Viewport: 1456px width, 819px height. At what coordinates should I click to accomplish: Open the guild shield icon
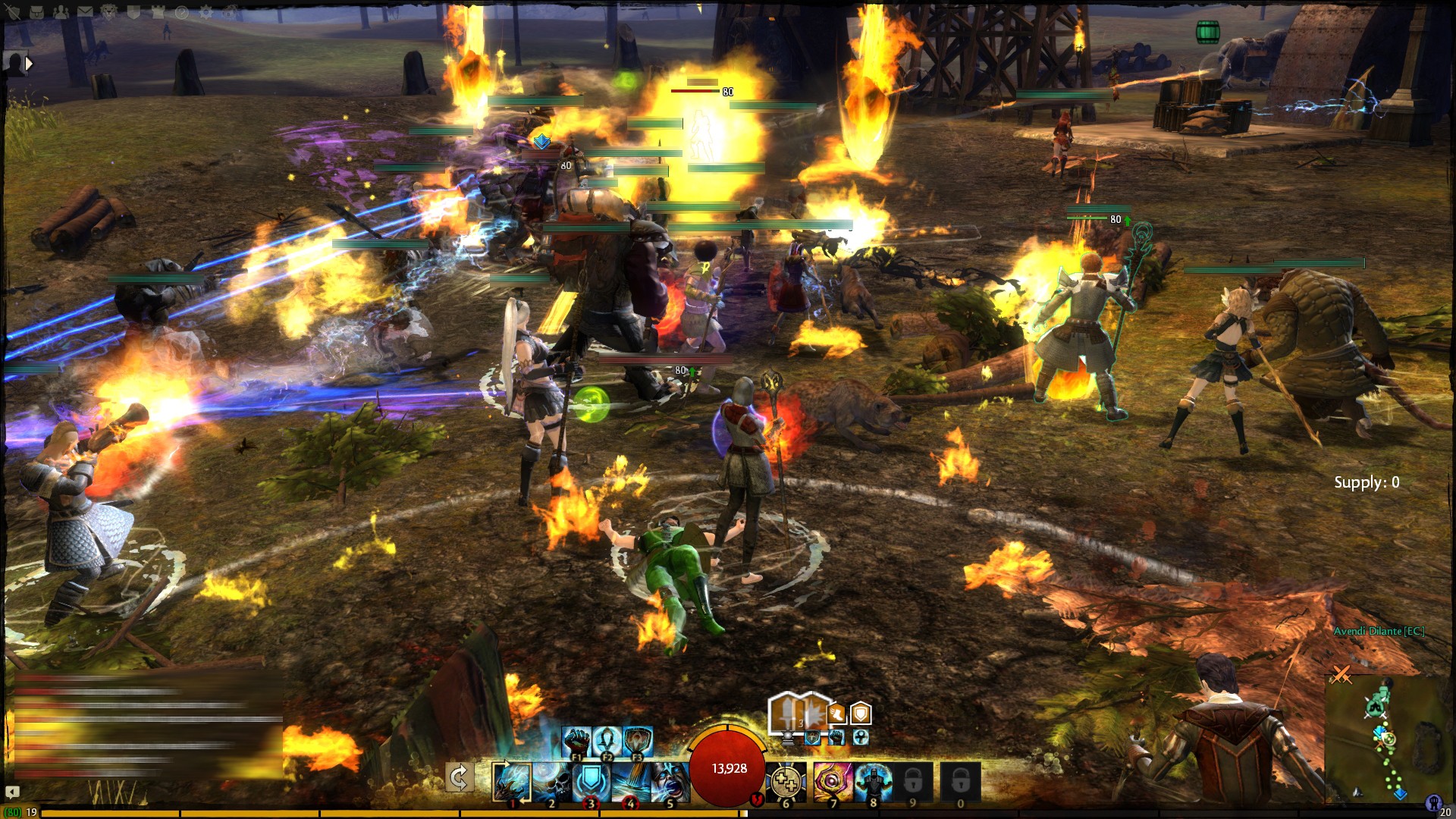pyautogui.click(x=133, y=13)
